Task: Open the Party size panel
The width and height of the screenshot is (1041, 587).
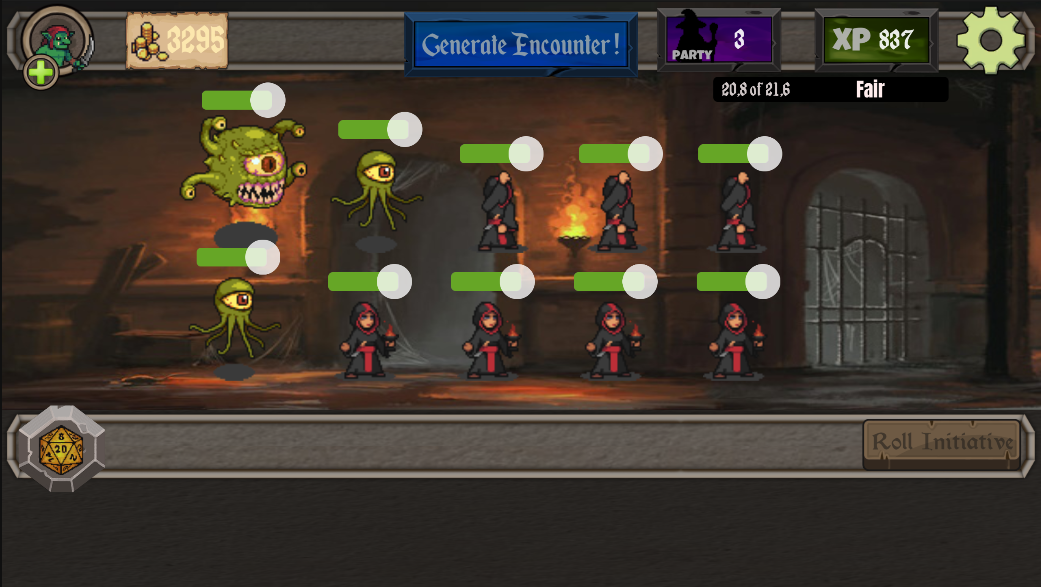Action: [719, 40]
